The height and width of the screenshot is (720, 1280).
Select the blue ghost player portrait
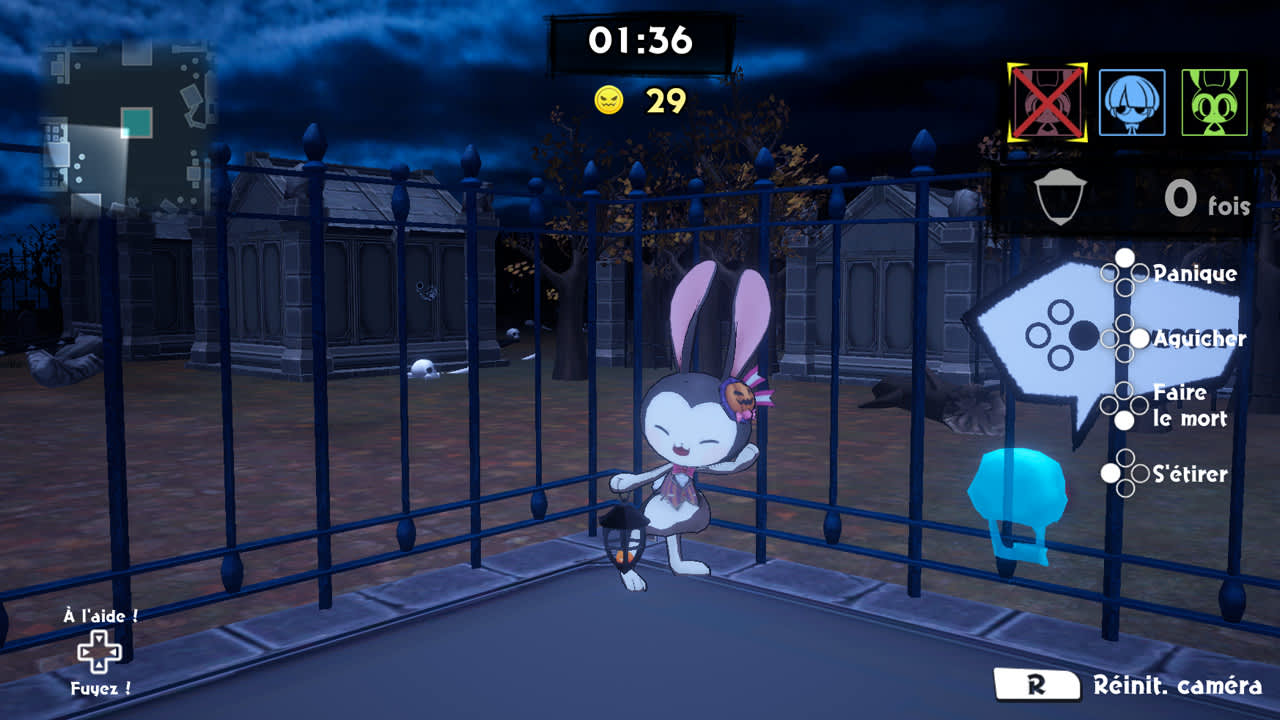[1132, 102]
